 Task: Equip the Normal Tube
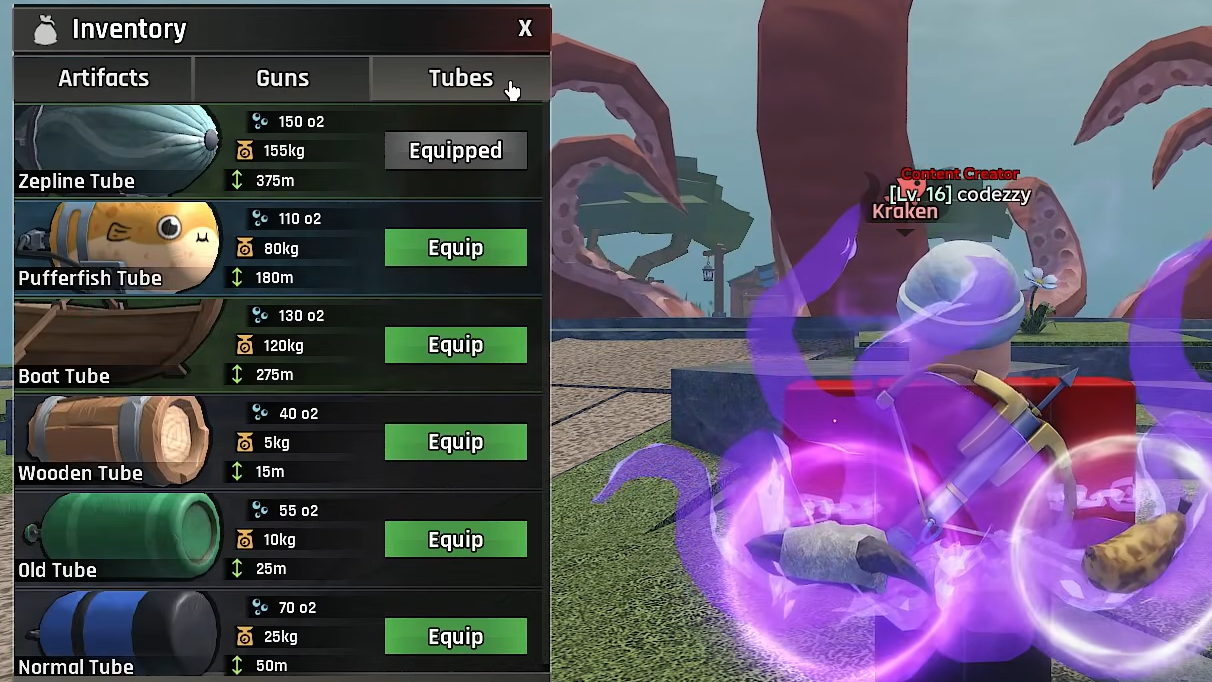(x=455, y=637)
